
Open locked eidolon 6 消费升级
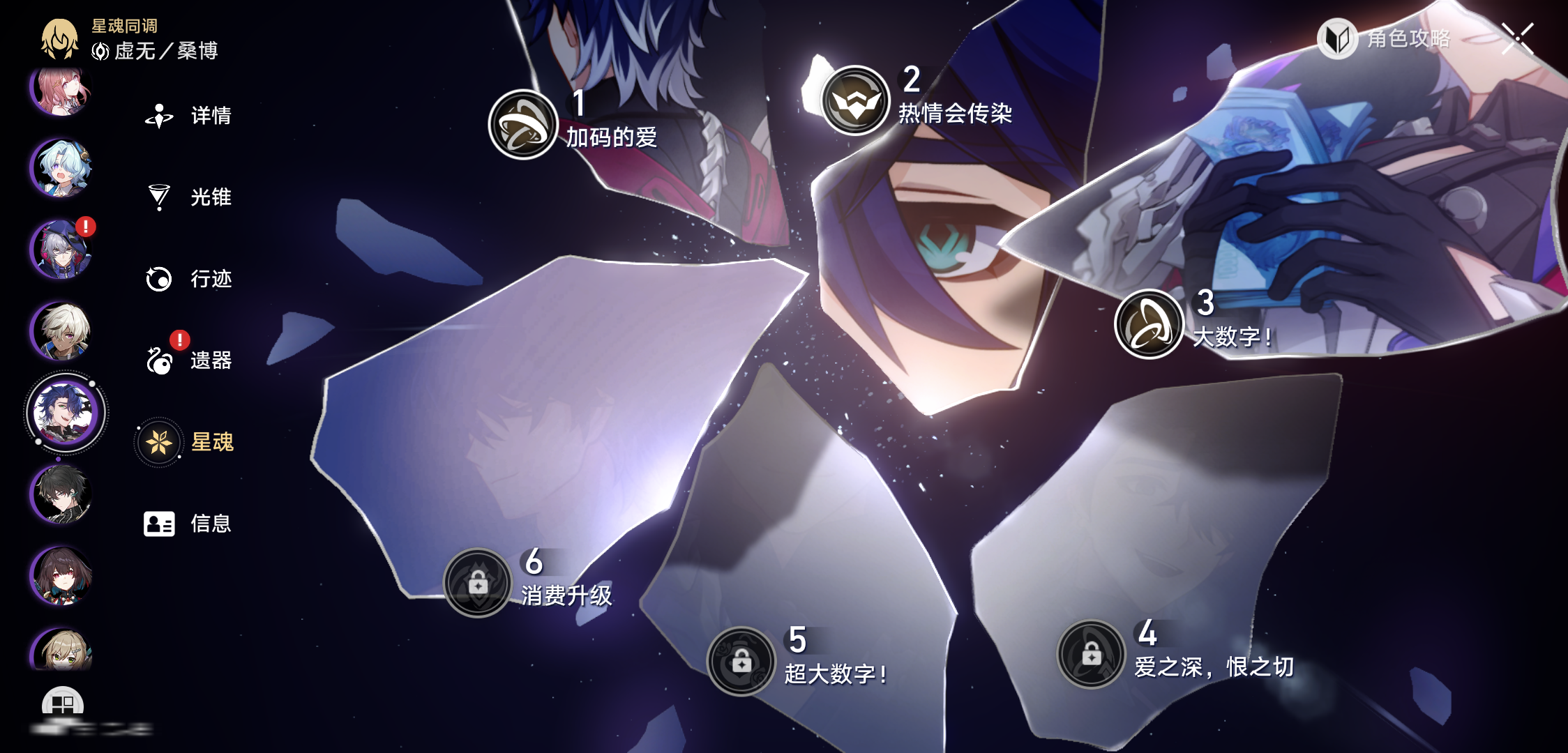click(478, 583)
